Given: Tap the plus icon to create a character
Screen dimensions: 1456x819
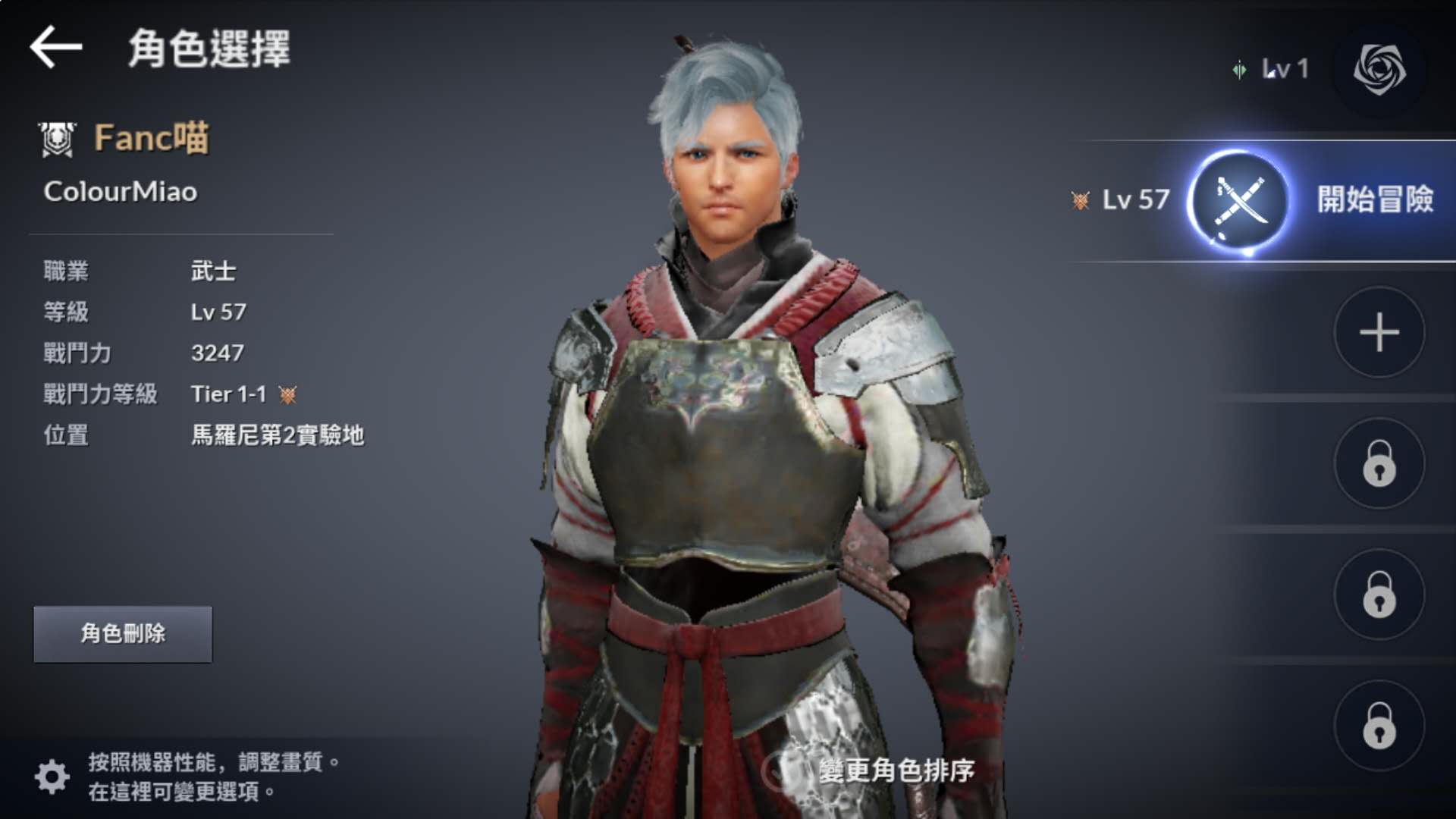Looking at the screenshot, I should 1379,331.
